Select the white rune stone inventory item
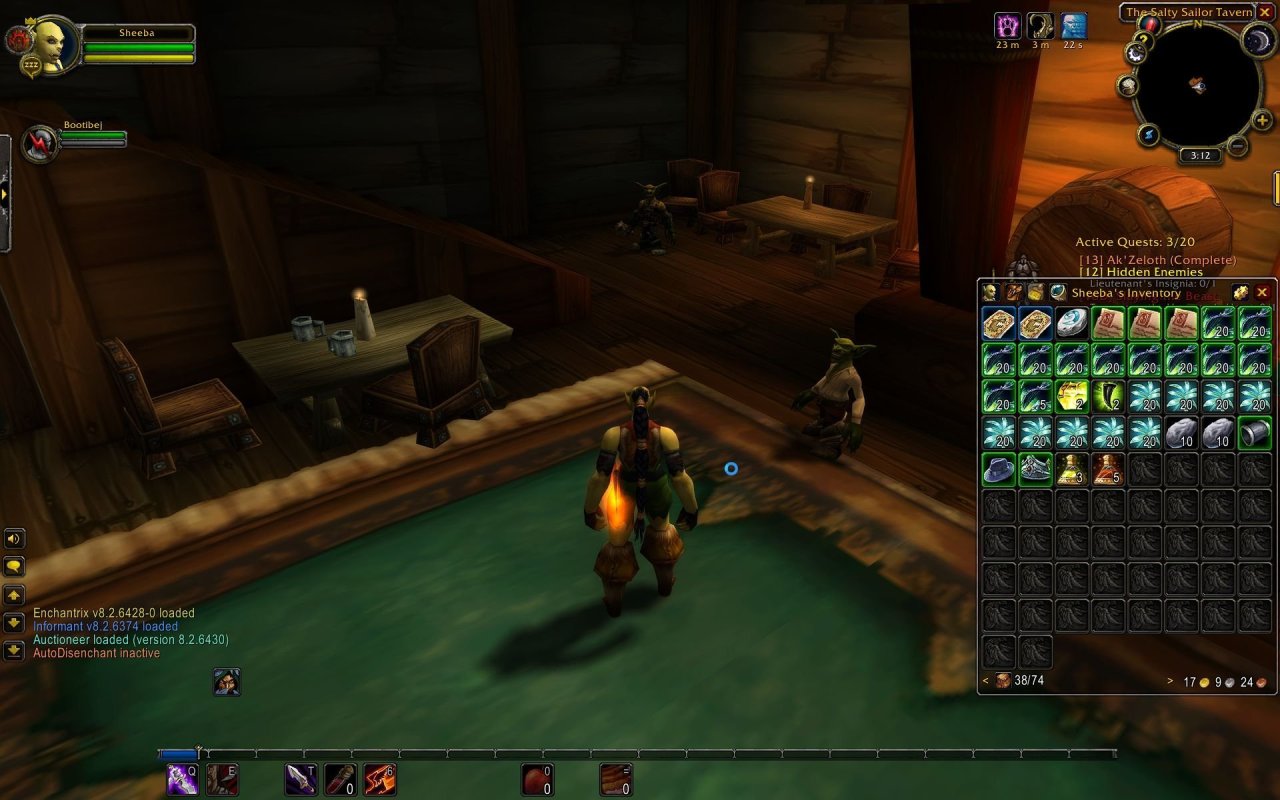This screenshot has width=1280, height=800. pyautogui.click(x=1072, y=323)
